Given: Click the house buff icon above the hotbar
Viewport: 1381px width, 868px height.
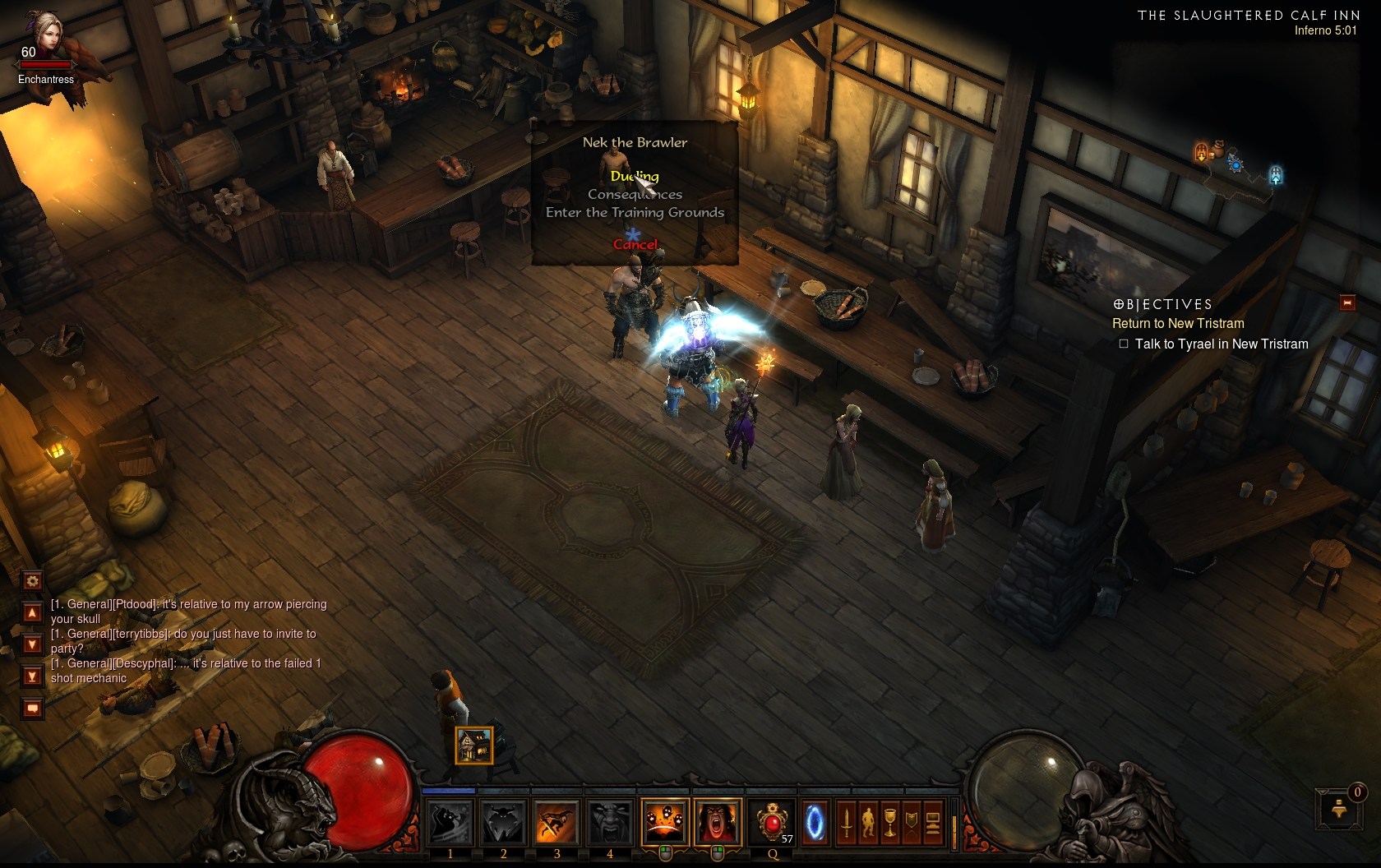Looking at the screenshot, I should tap(474, 746).
